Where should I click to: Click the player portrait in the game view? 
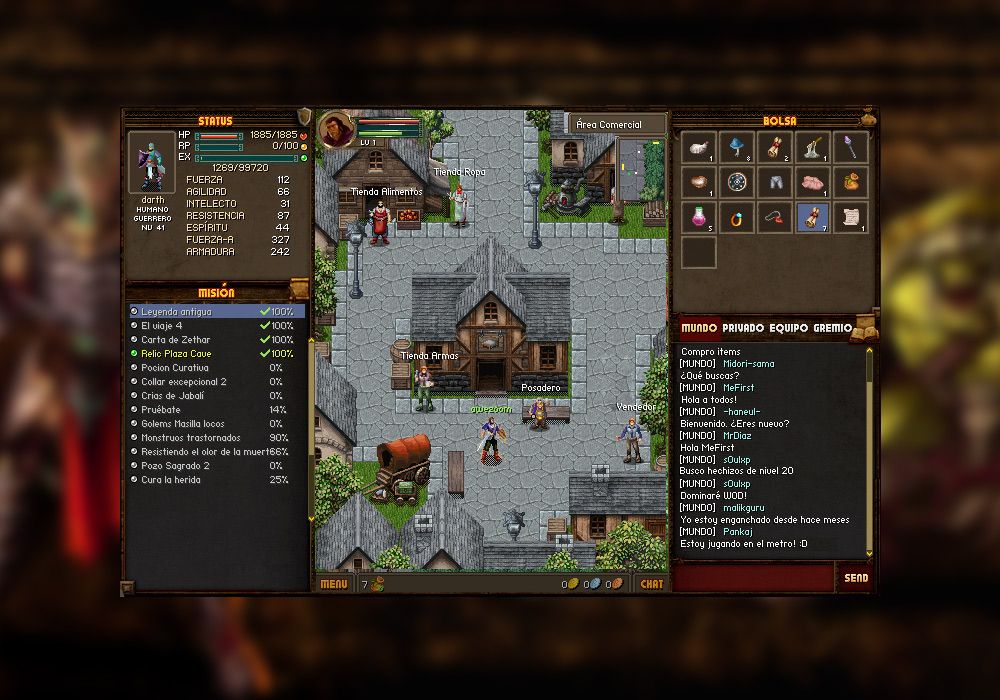click(336, 129)
